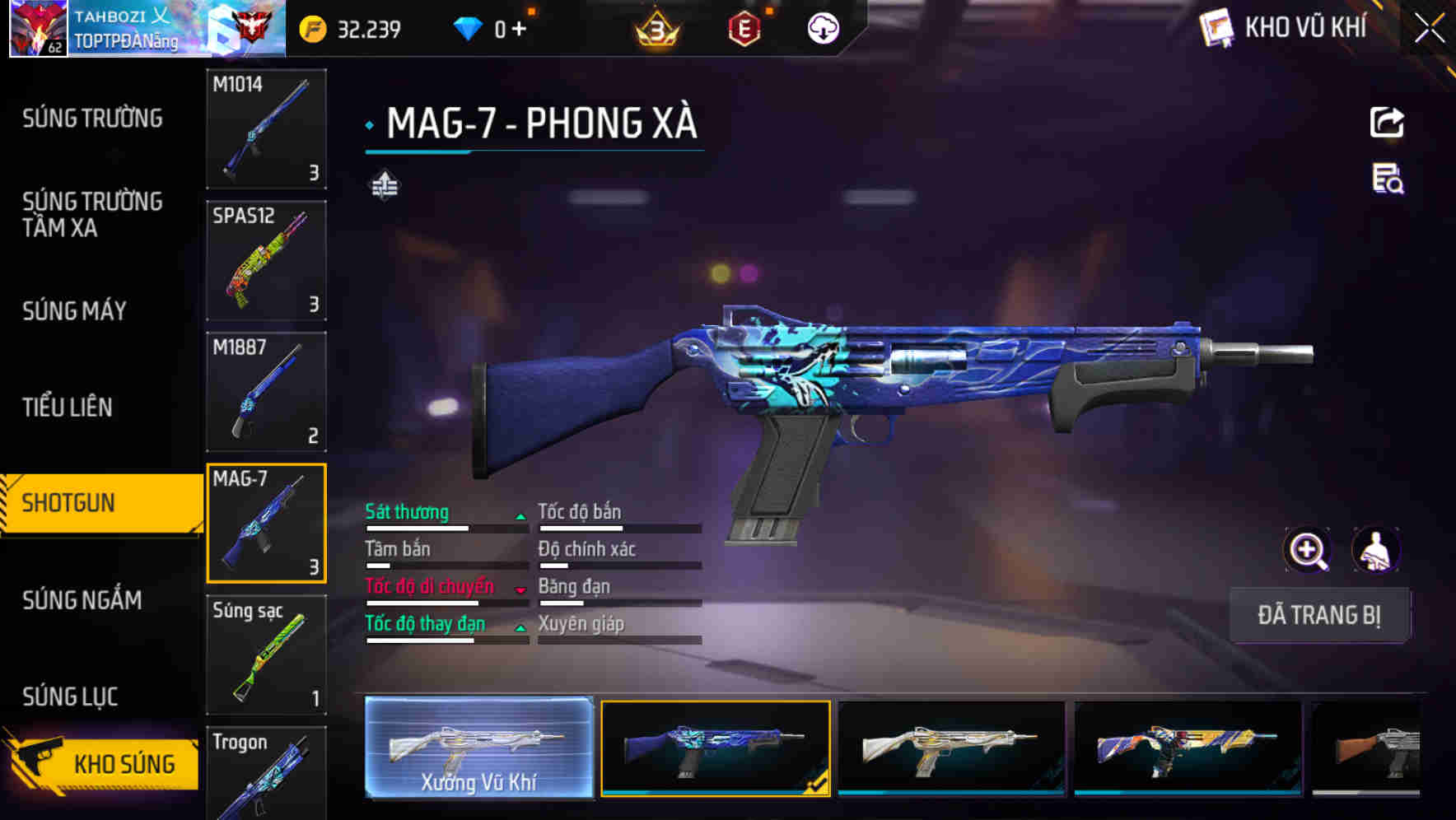Click the cloud download icon in top bar

click(x=820, y=27)
